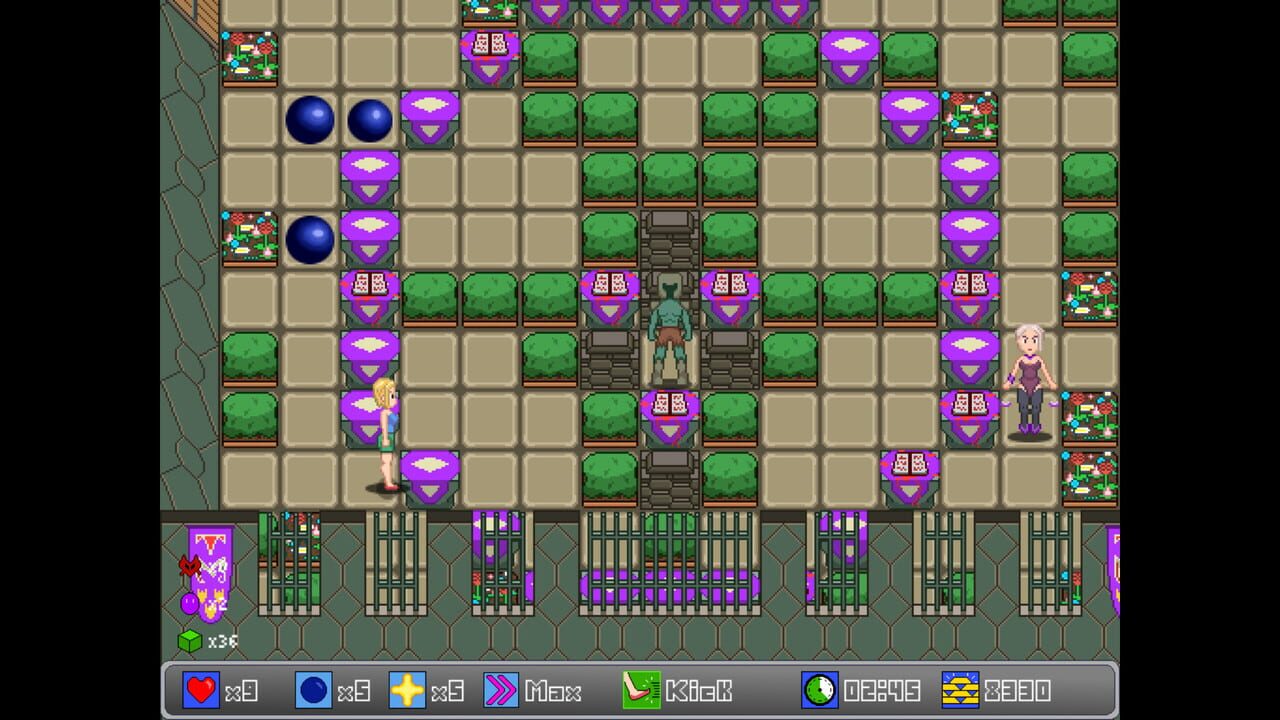Select the blue bomb counter icon
Image resolution: width=1280 pixels, height=720 pixels.
click(315, 690)
